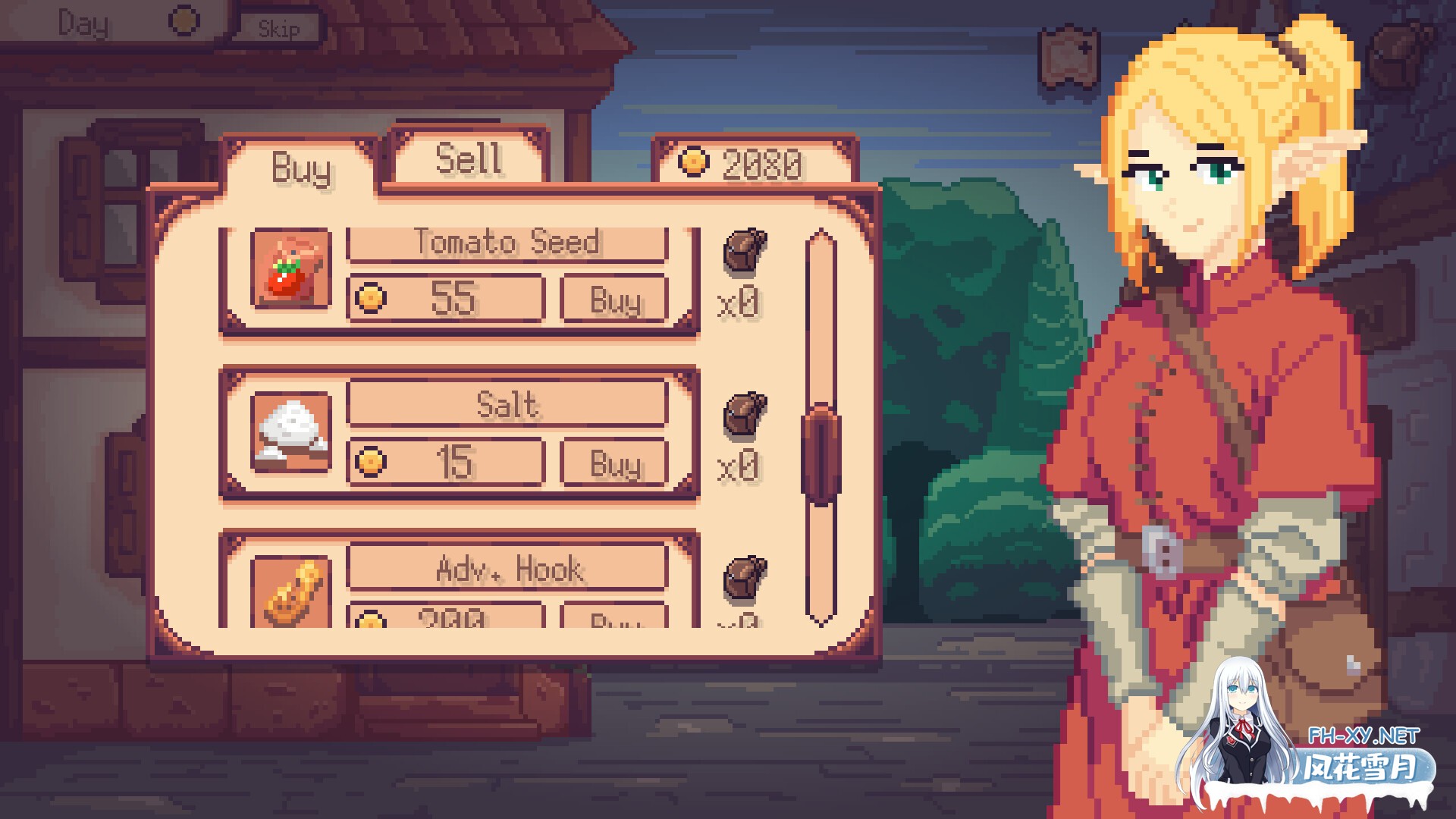This screenshot has height=819, width=1456.
Task: Skip the day with the Skip button
Action: pyautogui.click(x=279, y=29)
